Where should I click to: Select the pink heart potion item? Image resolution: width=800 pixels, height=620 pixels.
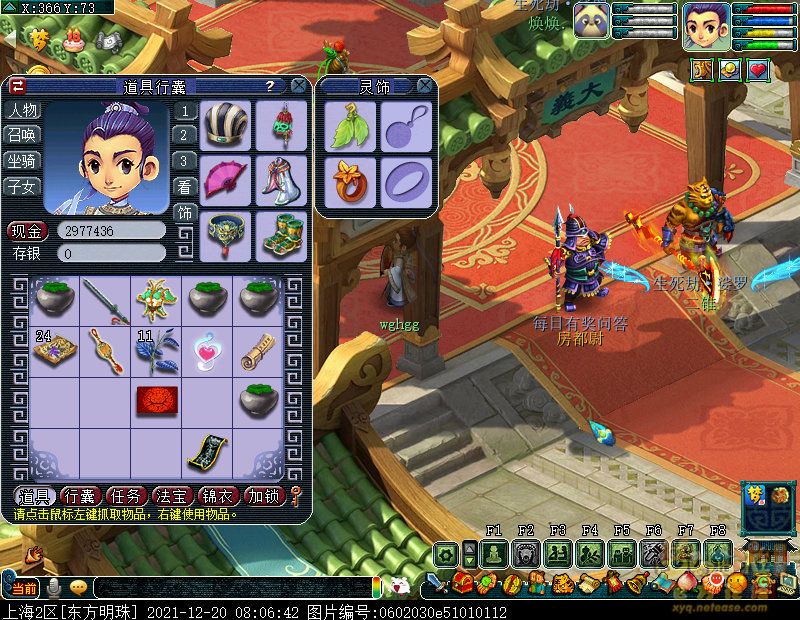[x=207, y=350]
